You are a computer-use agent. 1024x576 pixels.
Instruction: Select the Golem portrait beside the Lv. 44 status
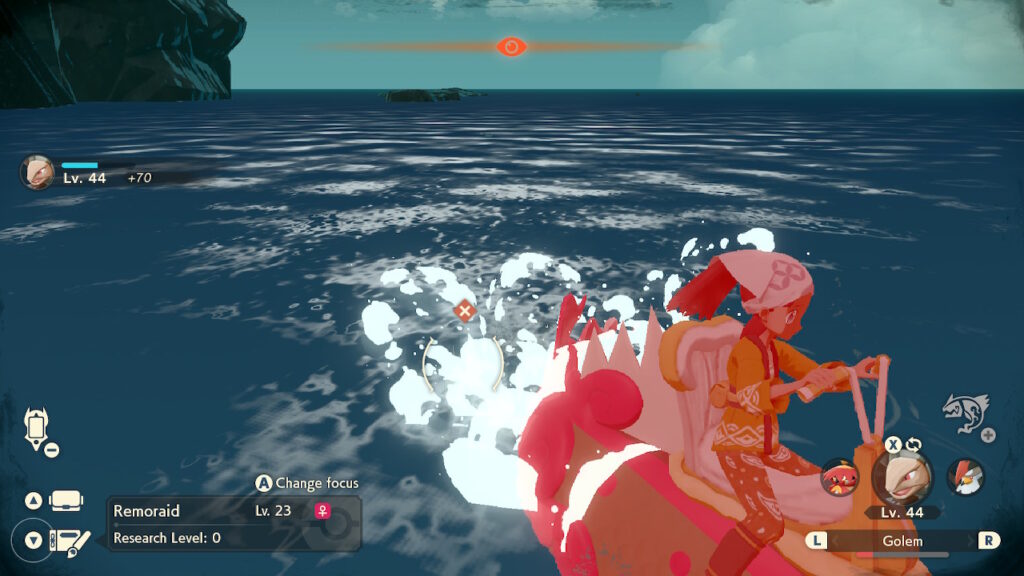[x=37, y=171]
